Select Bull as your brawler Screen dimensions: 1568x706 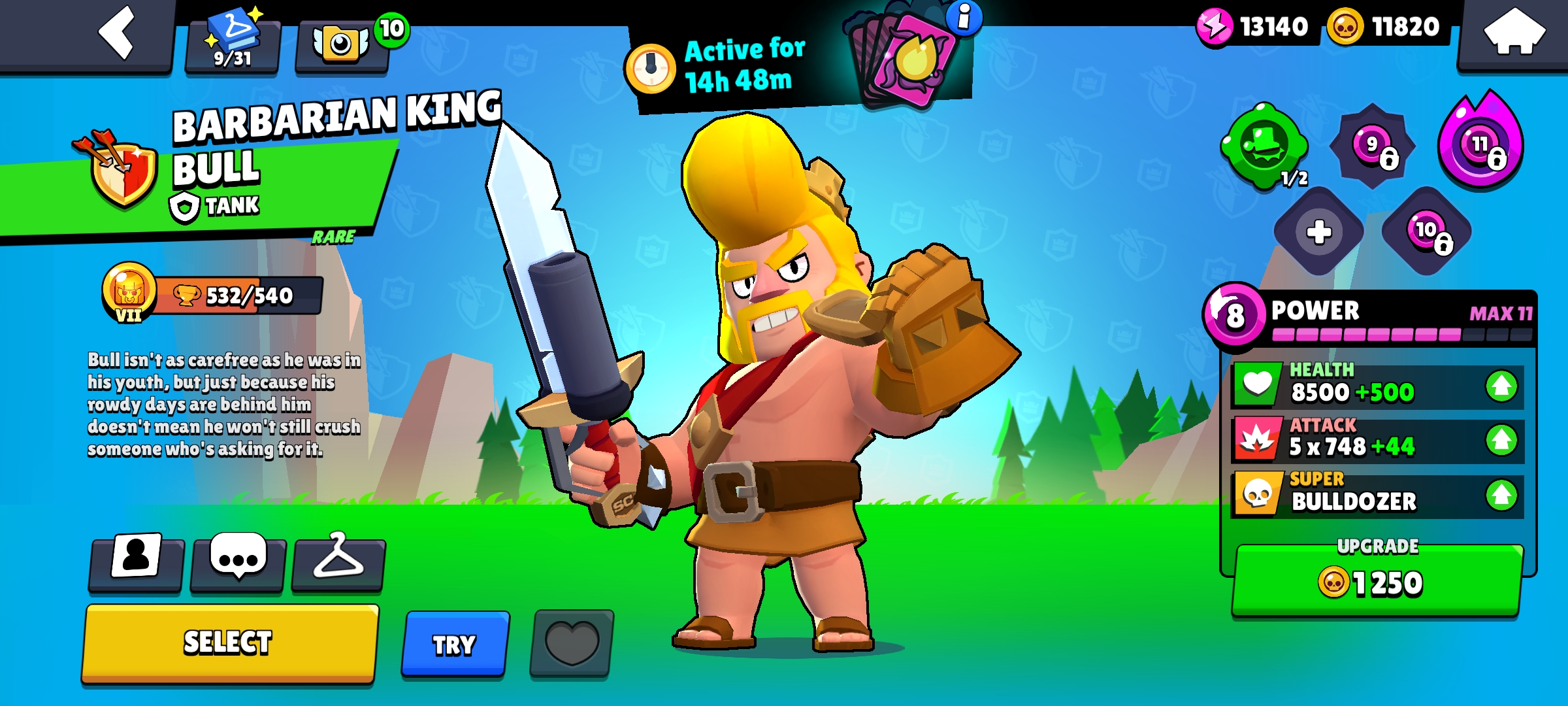pyautogui.click(x=229, y=643)
